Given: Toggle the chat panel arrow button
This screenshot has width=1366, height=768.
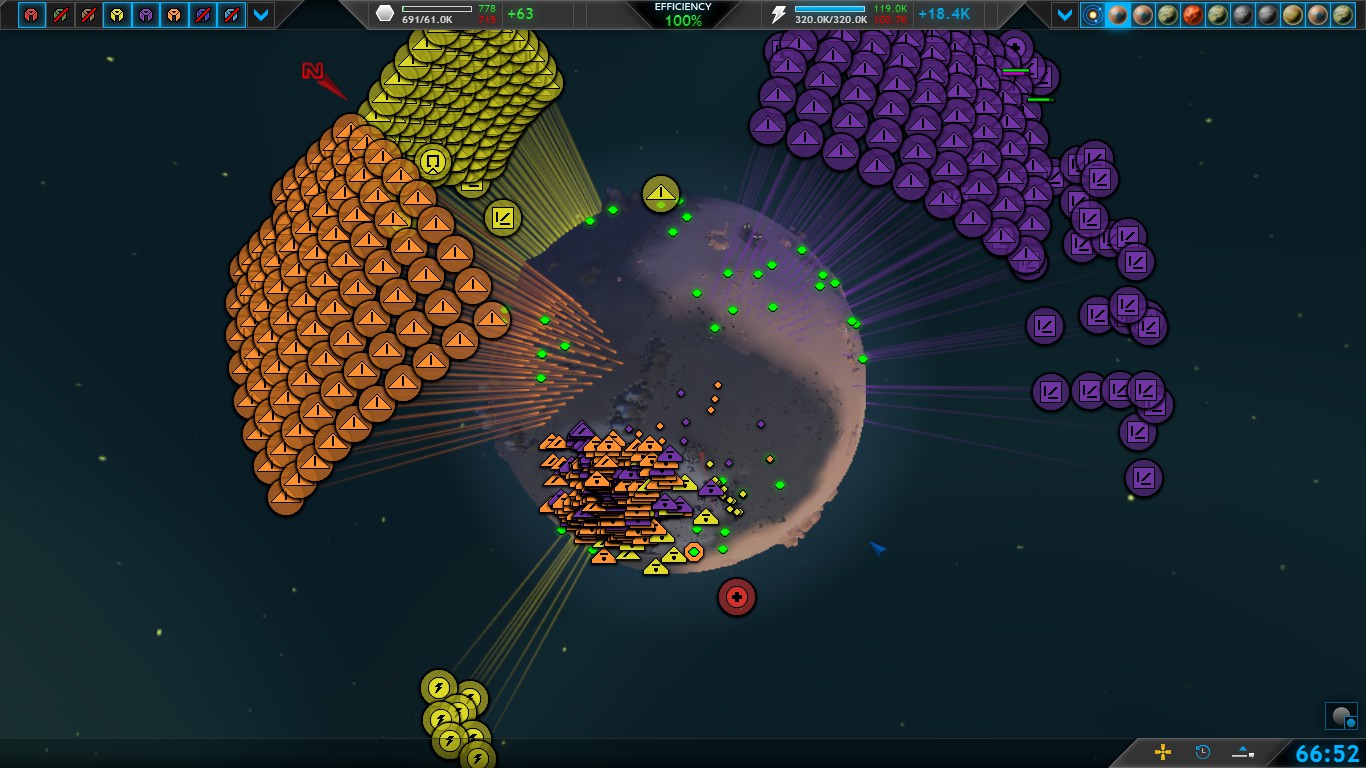Looking at the screenshot, I should click(x=1244, y=752).
